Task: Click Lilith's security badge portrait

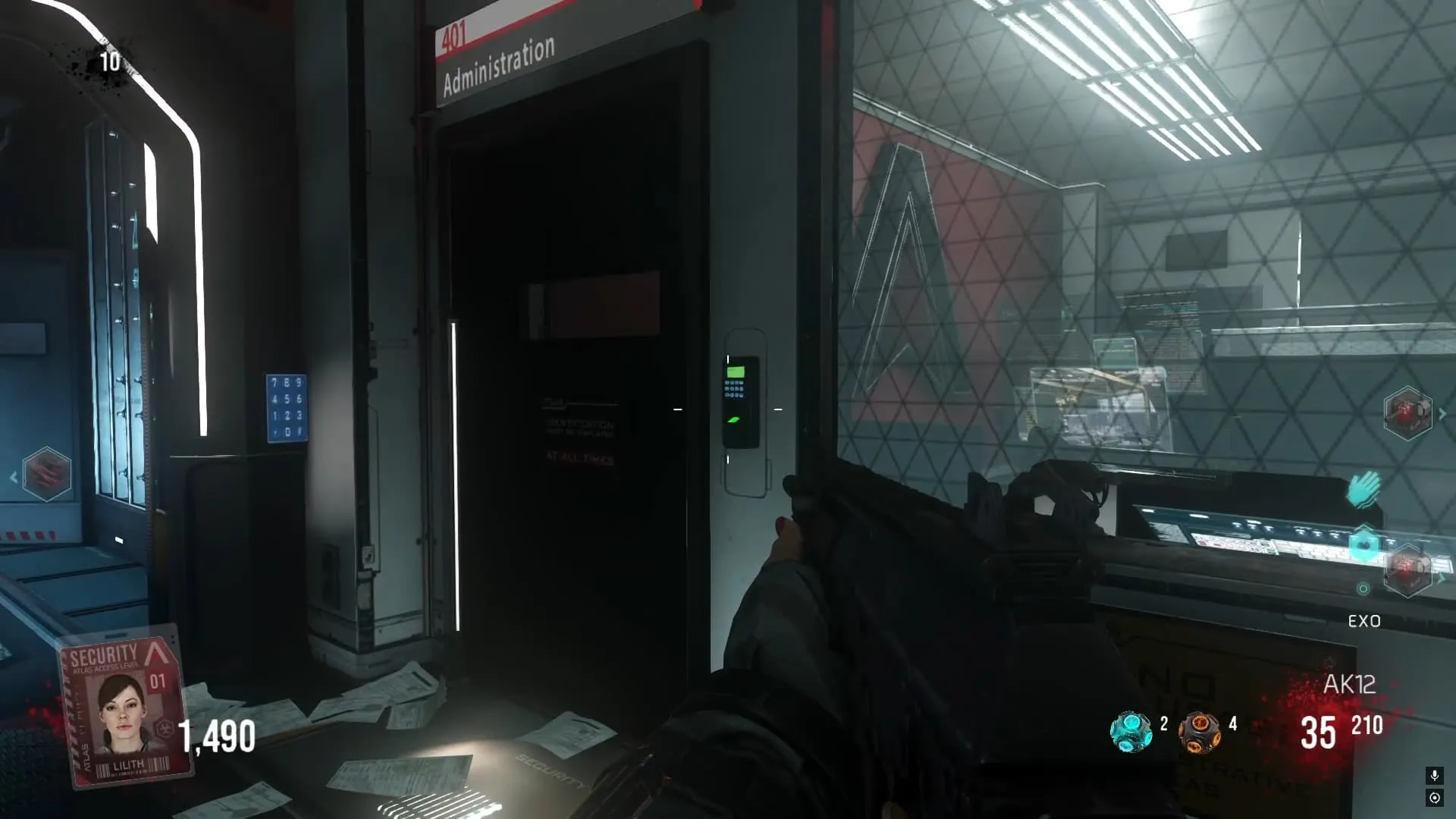Action: (x=123, y=709)
